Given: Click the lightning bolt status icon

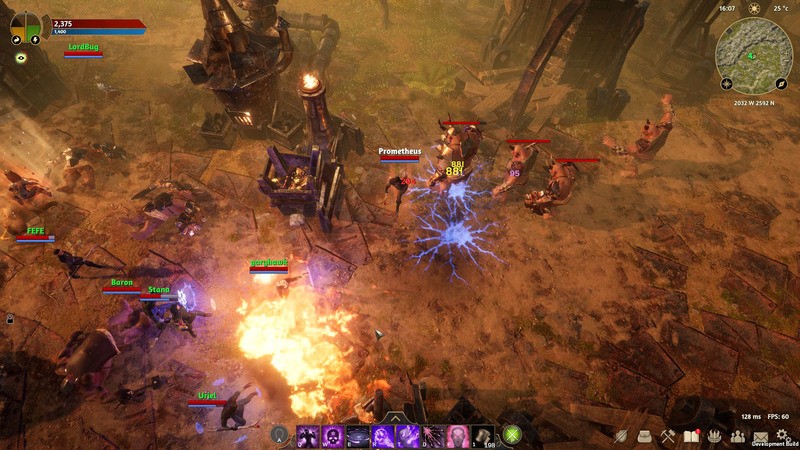Looking at the screenshot, I should click(35, 40).
